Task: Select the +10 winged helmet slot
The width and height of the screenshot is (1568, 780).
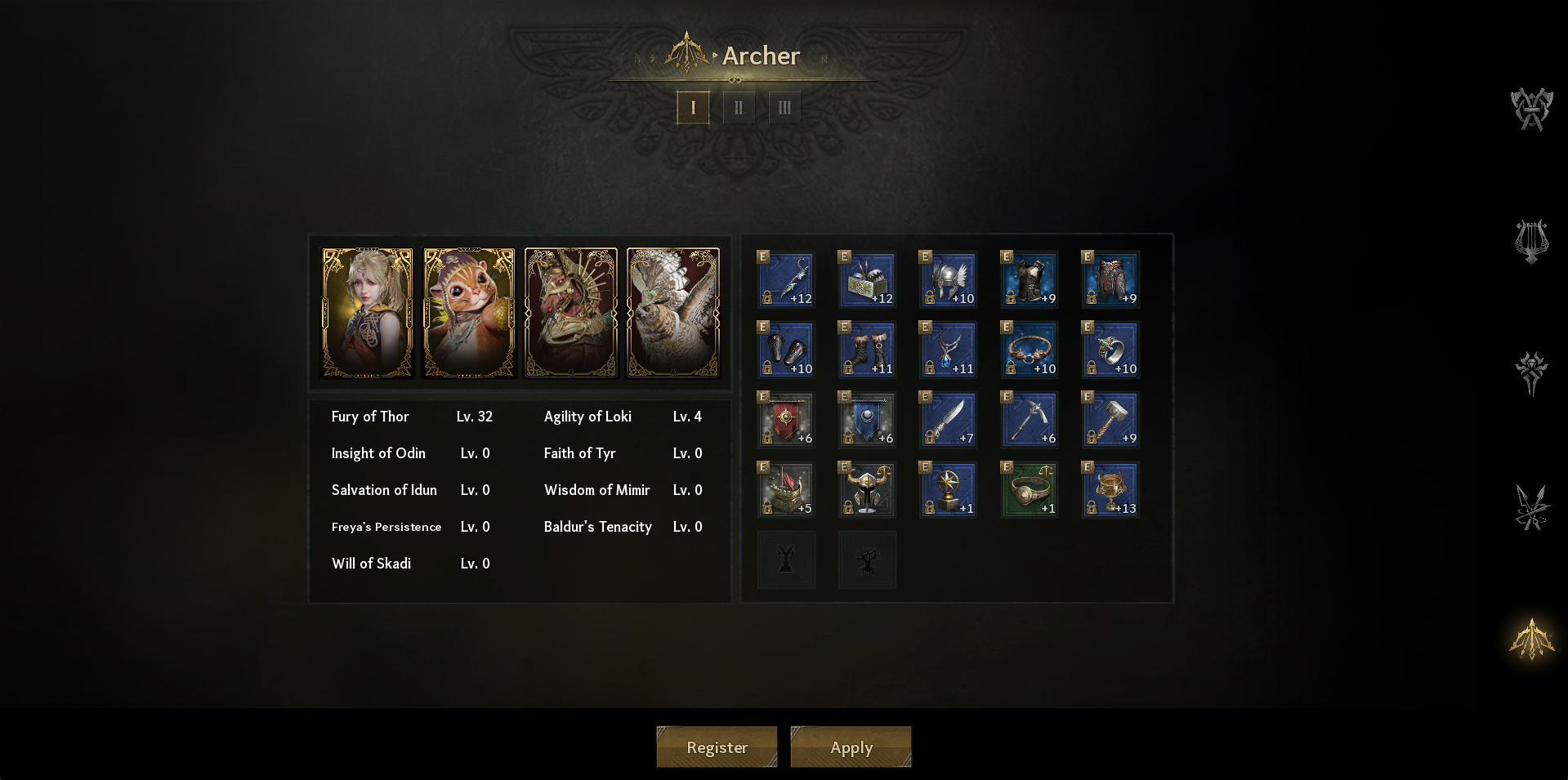Action: pos(948,279)
